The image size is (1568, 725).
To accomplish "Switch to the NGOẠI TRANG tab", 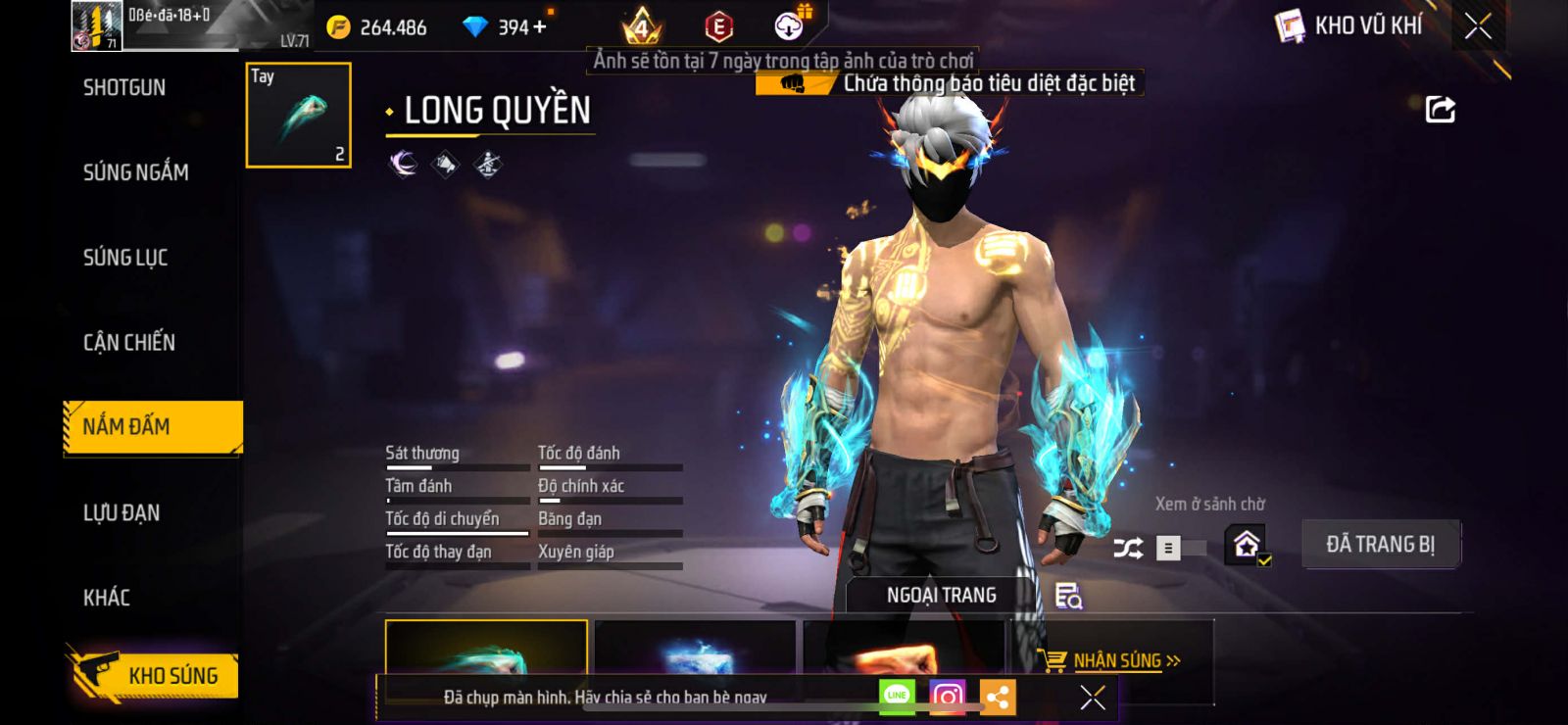I will click(941, 595).
